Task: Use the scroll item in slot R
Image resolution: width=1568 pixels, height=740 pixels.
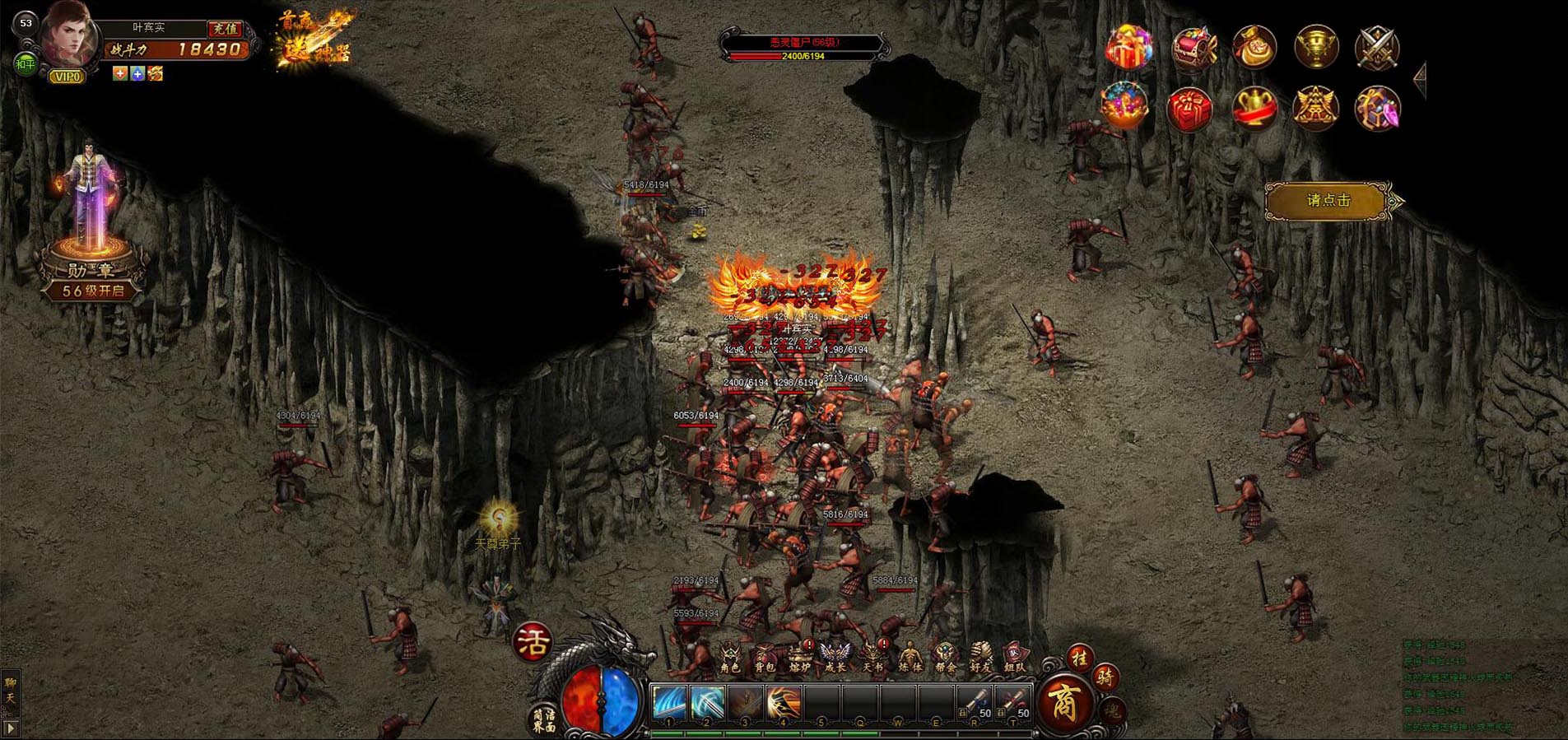Action: point(975,704)
